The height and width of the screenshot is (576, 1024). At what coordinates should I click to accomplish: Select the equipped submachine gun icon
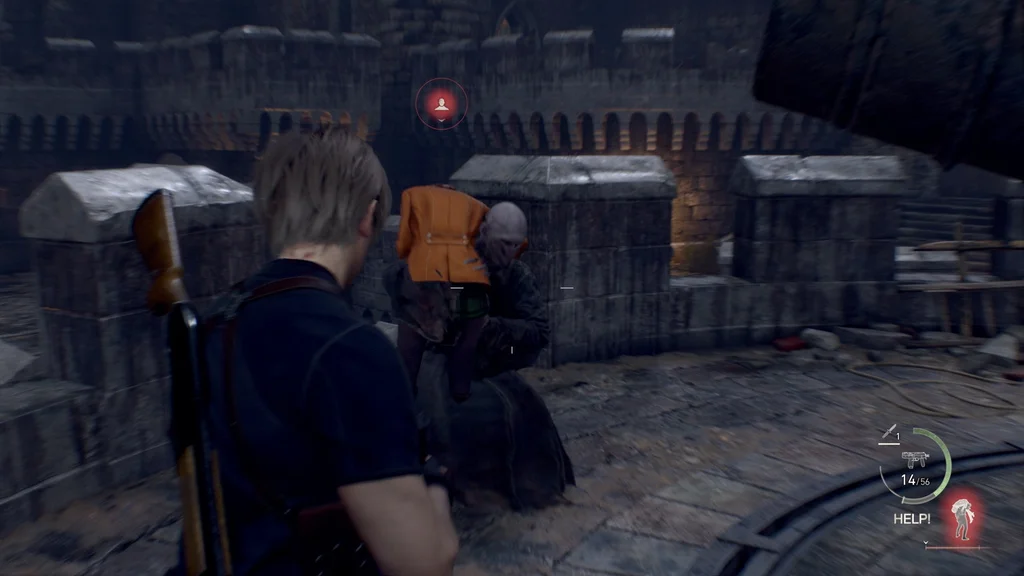914,459
